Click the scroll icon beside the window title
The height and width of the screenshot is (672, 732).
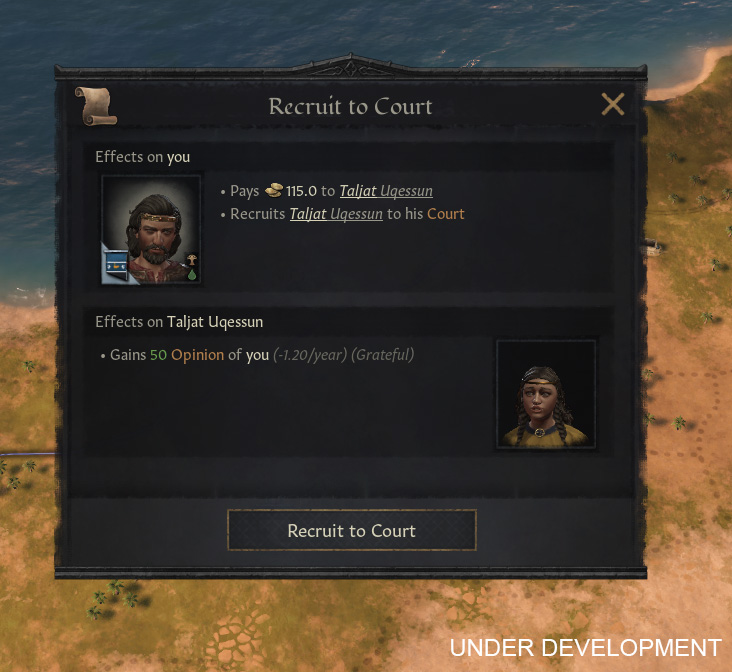coord(95,106)
